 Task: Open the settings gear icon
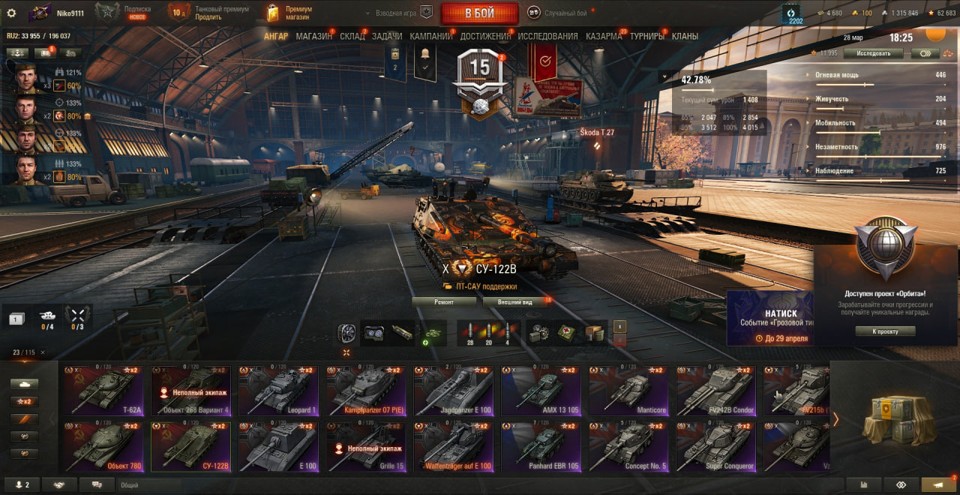[11, 12]
